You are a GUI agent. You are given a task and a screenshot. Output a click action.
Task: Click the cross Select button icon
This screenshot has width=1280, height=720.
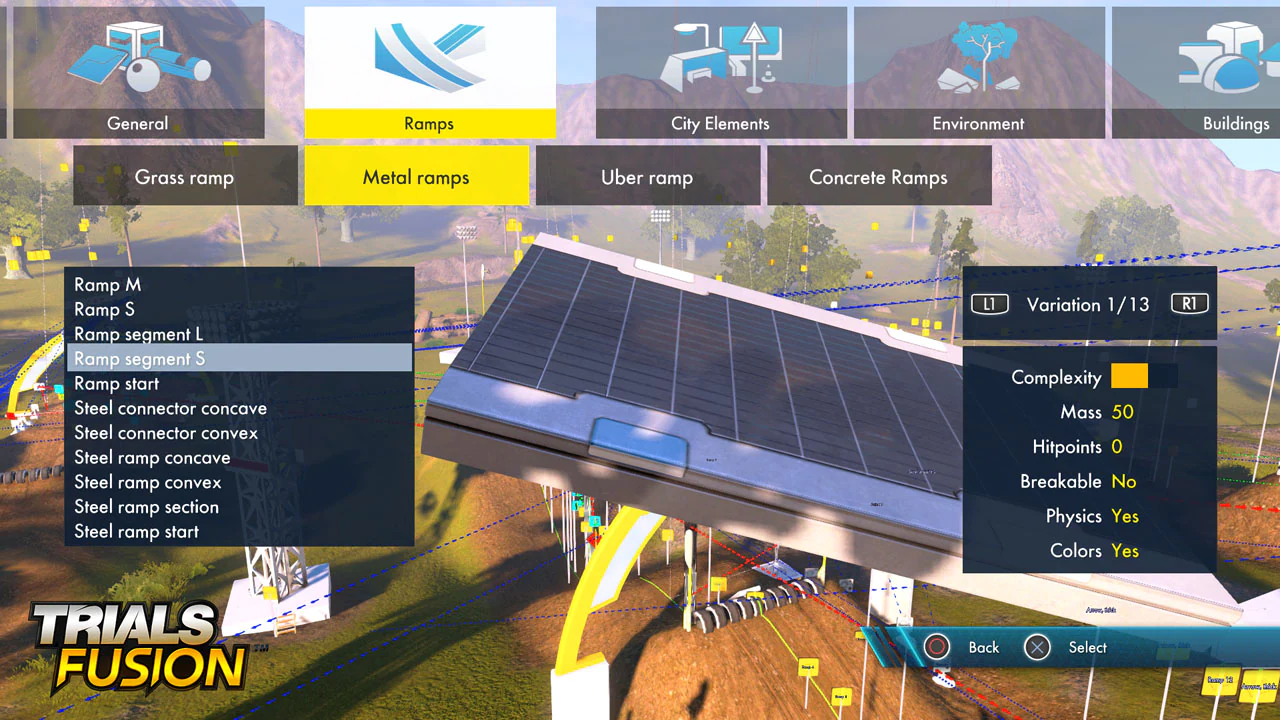(1037, 647)
